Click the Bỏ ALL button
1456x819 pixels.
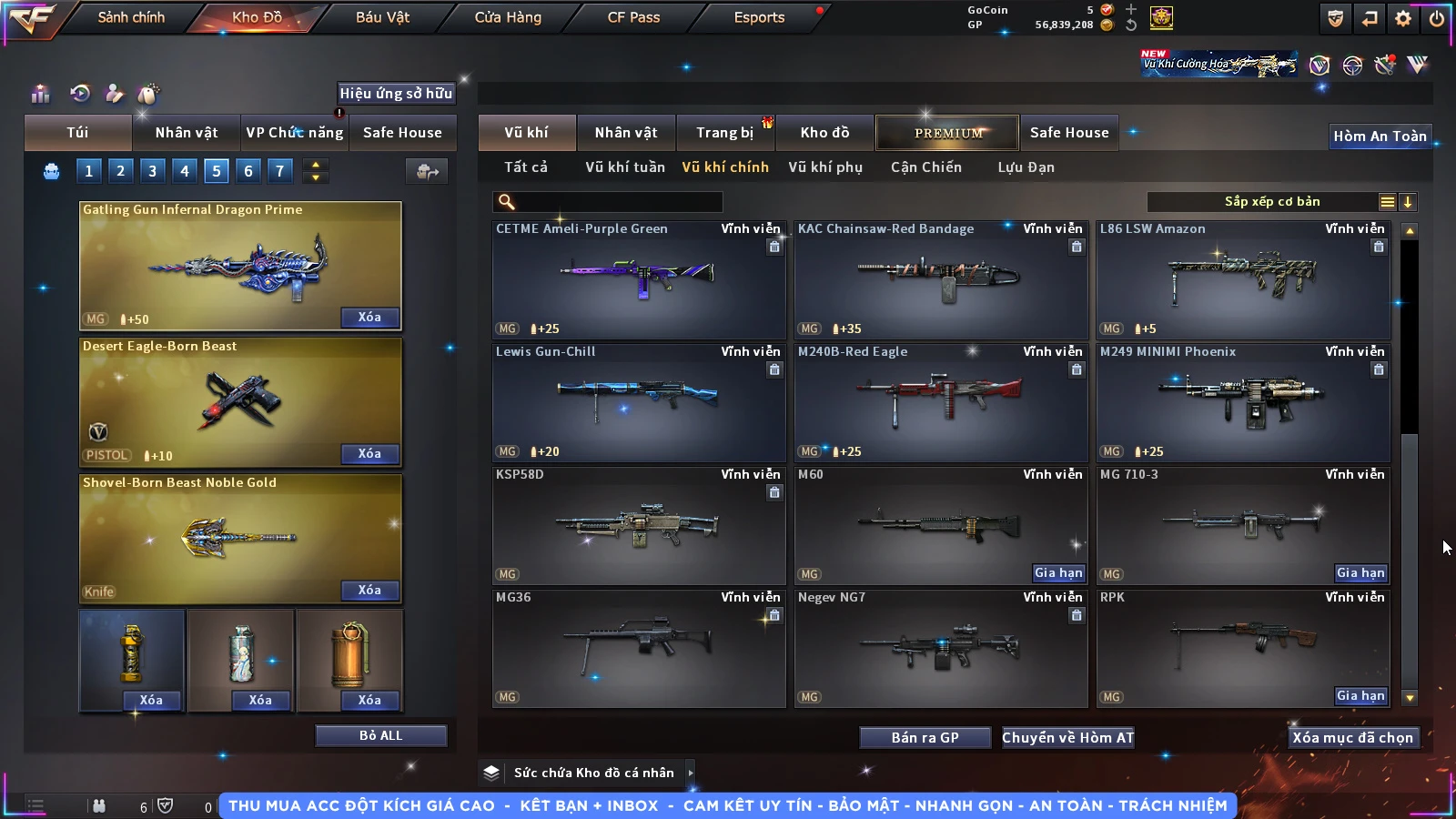(380, 735)
